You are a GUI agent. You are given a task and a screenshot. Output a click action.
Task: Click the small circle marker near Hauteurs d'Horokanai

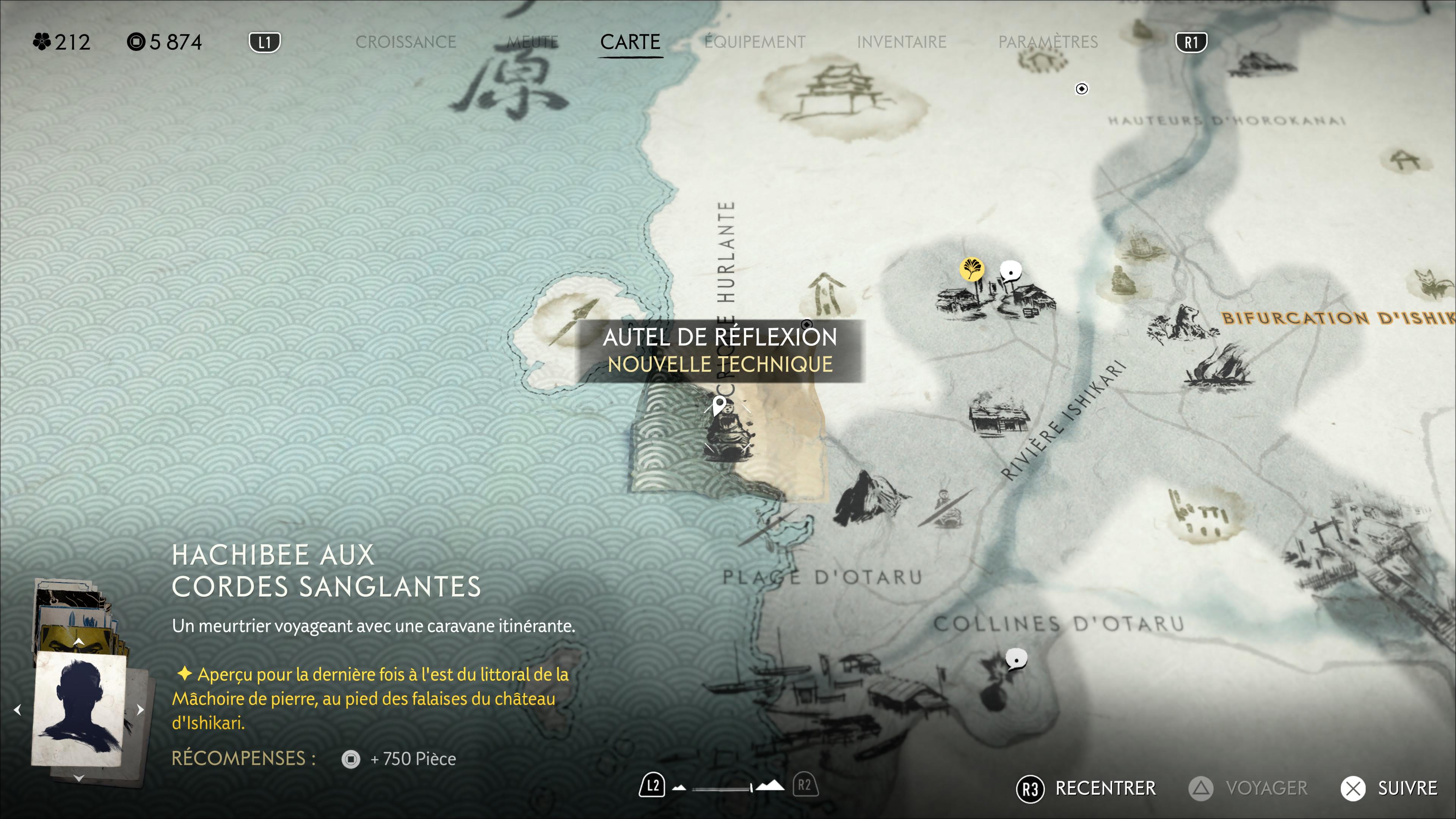[1081, 89]
